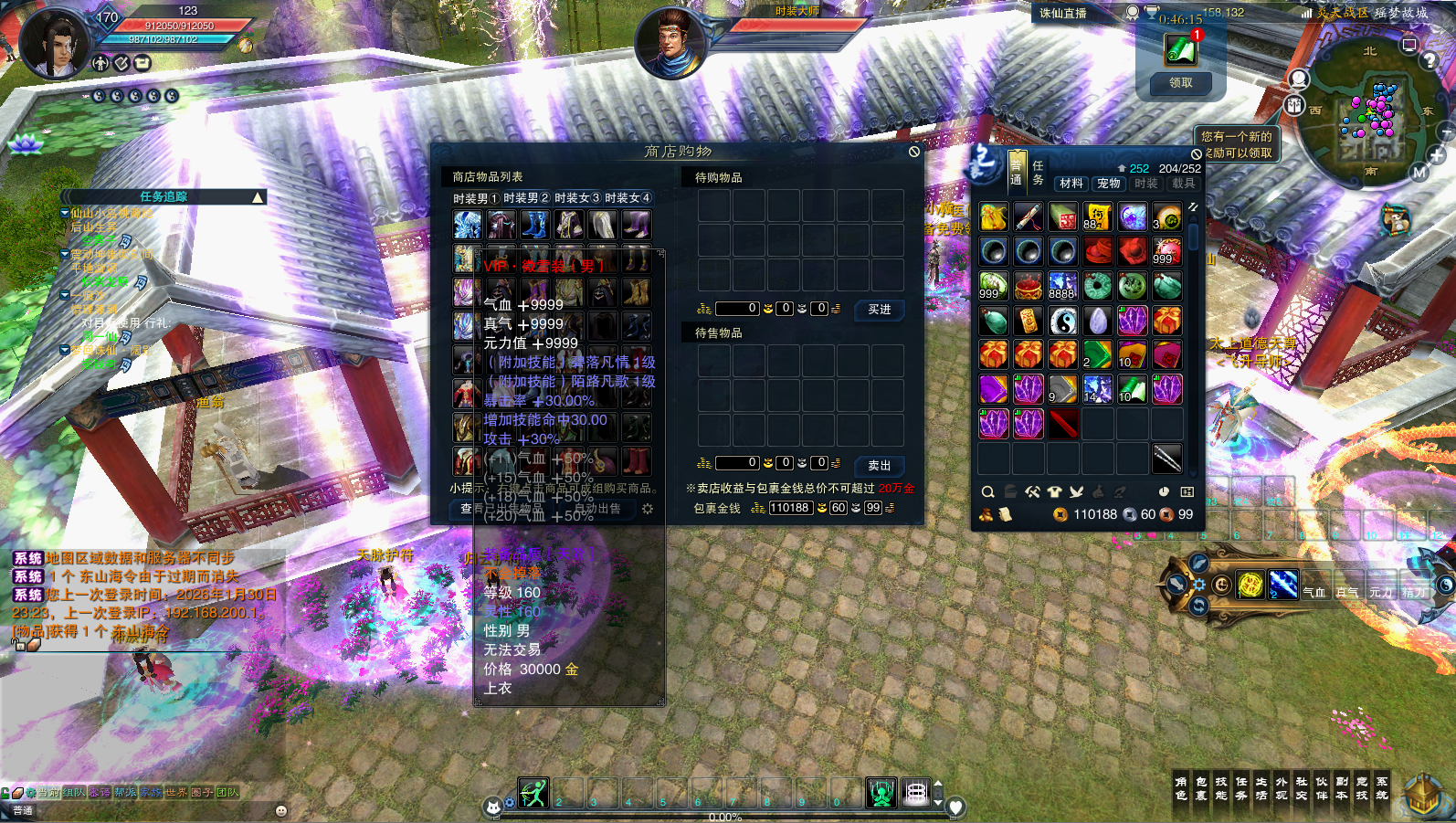Image resolution: width=1456 pixels, height=823 pixels.
Task: Select the white egg item in the bag
Action: point(1098,321)
